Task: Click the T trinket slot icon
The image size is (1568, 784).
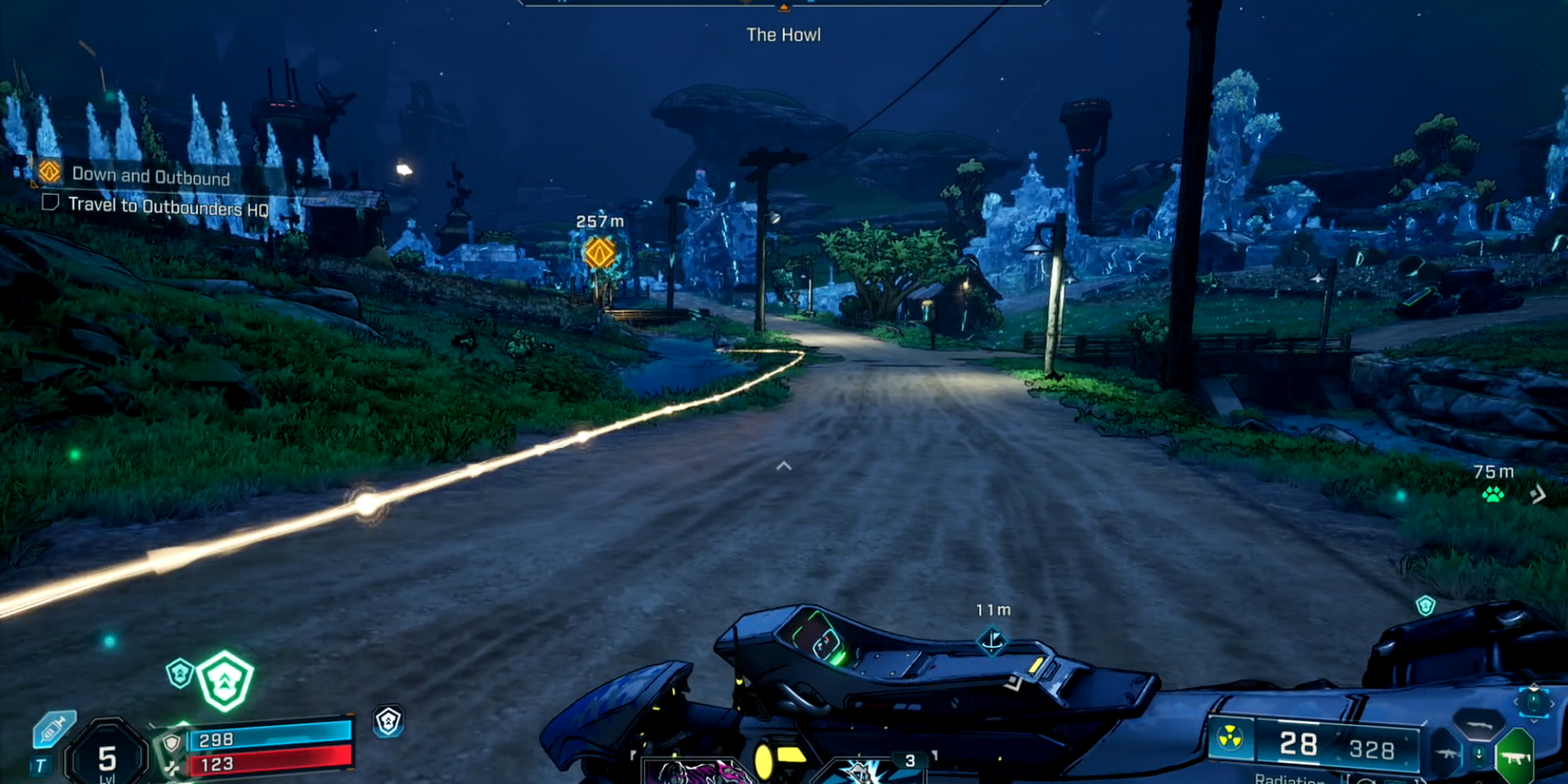Action: 40,763
